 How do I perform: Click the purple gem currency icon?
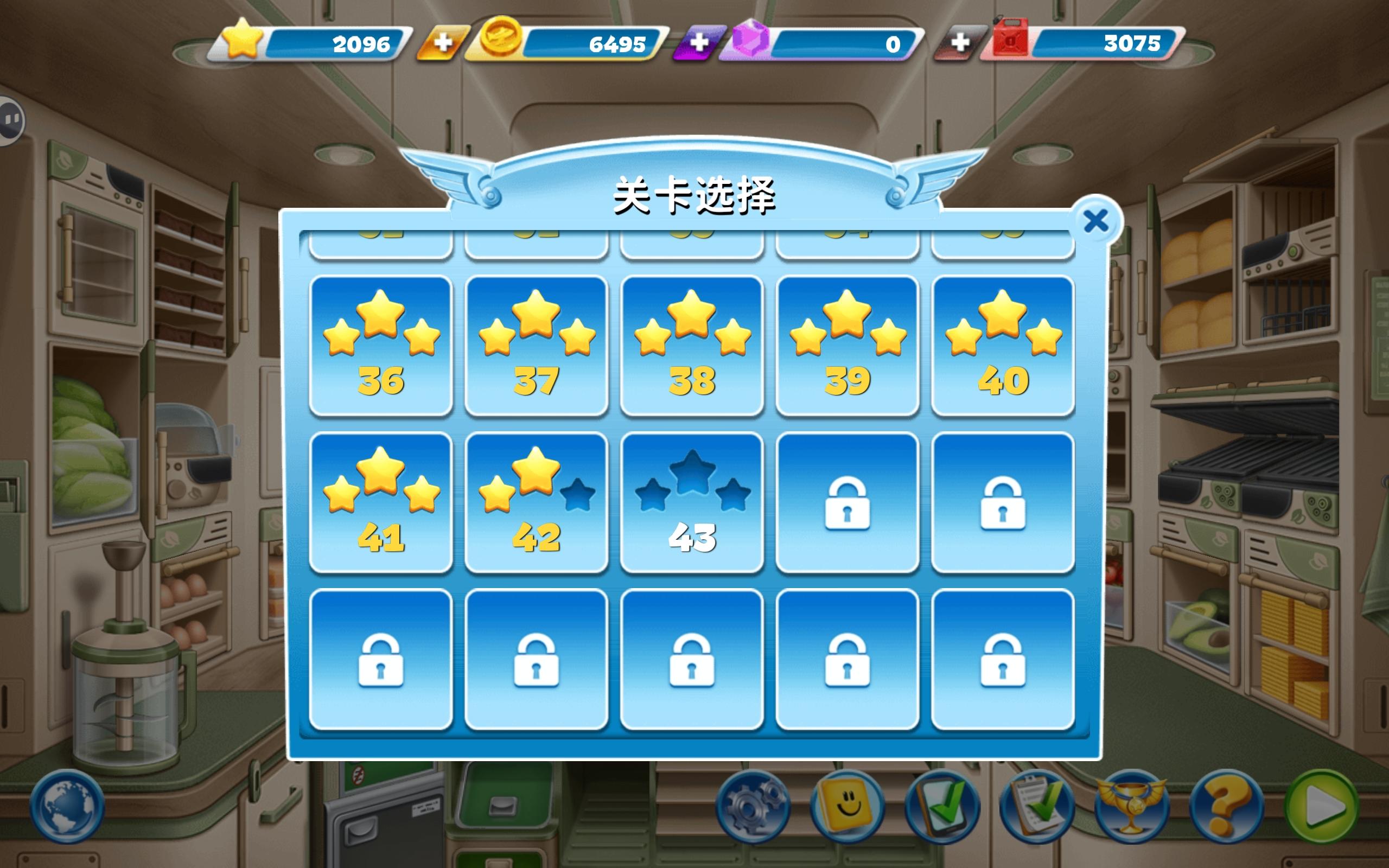click(x=752, y=42)
